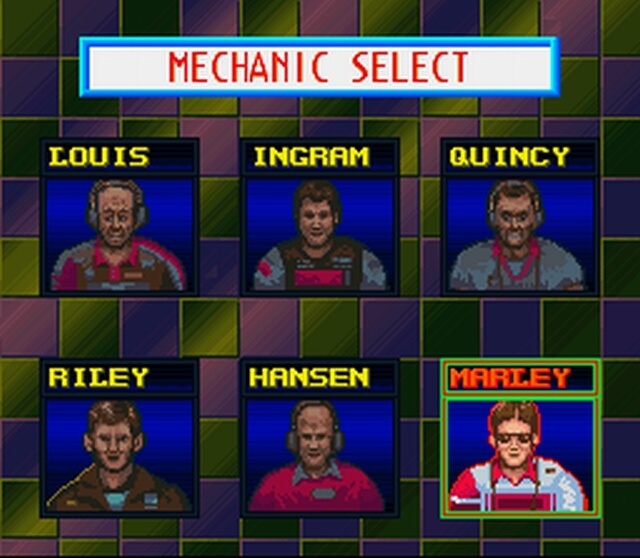Confirm highlighted mechanic Marley
Image resolution: width=640 pixels, height=558 pixels.
pyautogui.click(x=519, y=452)
